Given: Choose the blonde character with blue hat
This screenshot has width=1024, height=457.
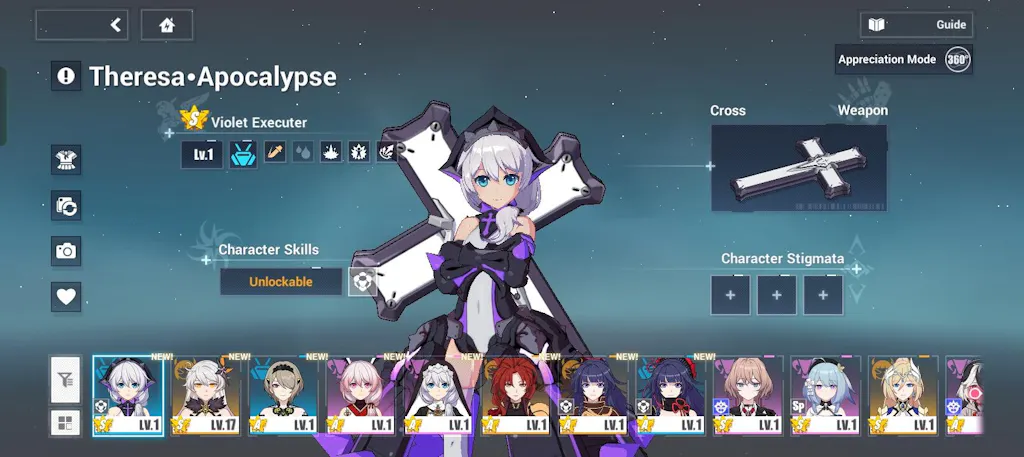Looking at the screenshot, I should coord(904,395).
